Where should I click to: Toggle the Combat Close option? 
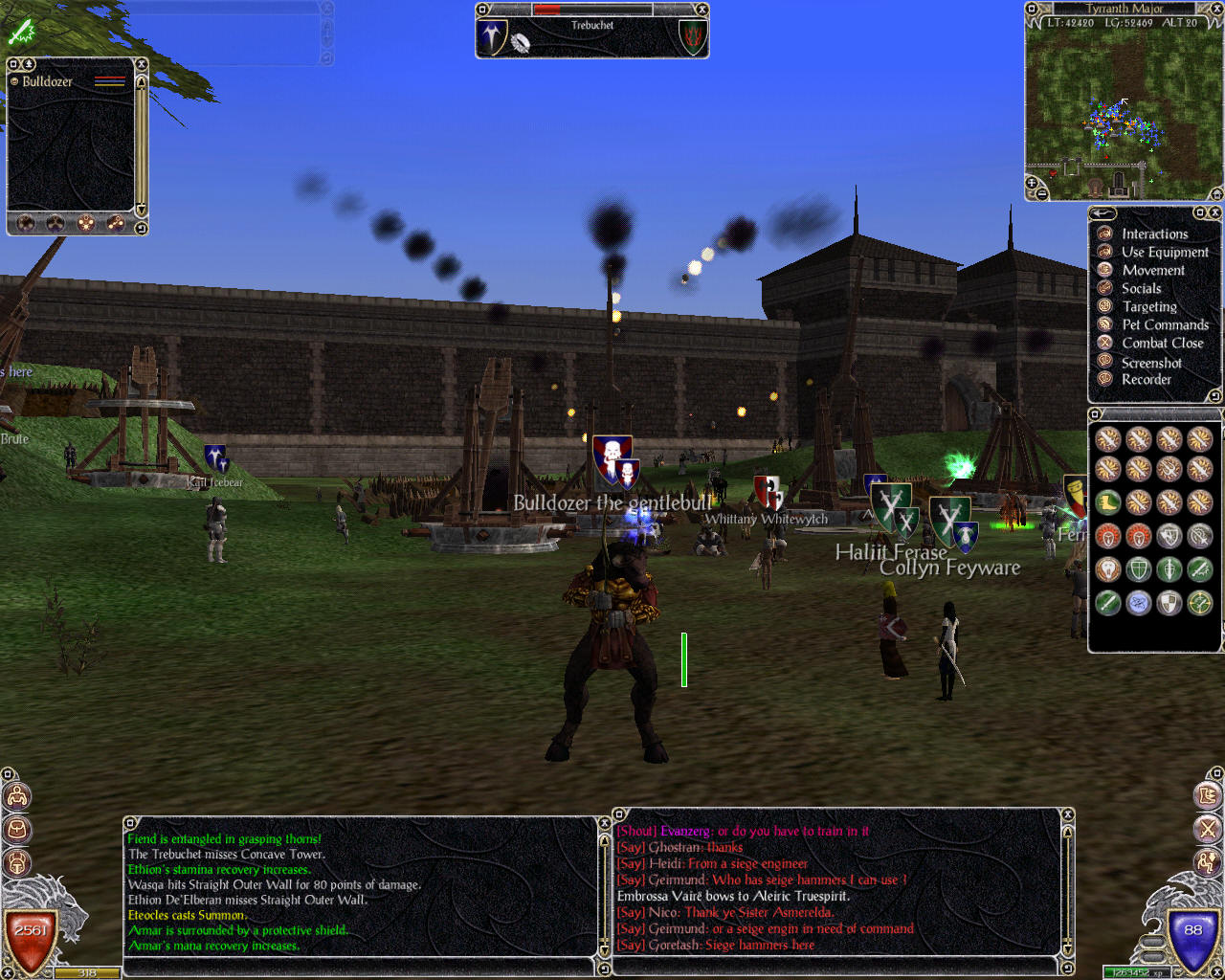tap(1162, 343)
